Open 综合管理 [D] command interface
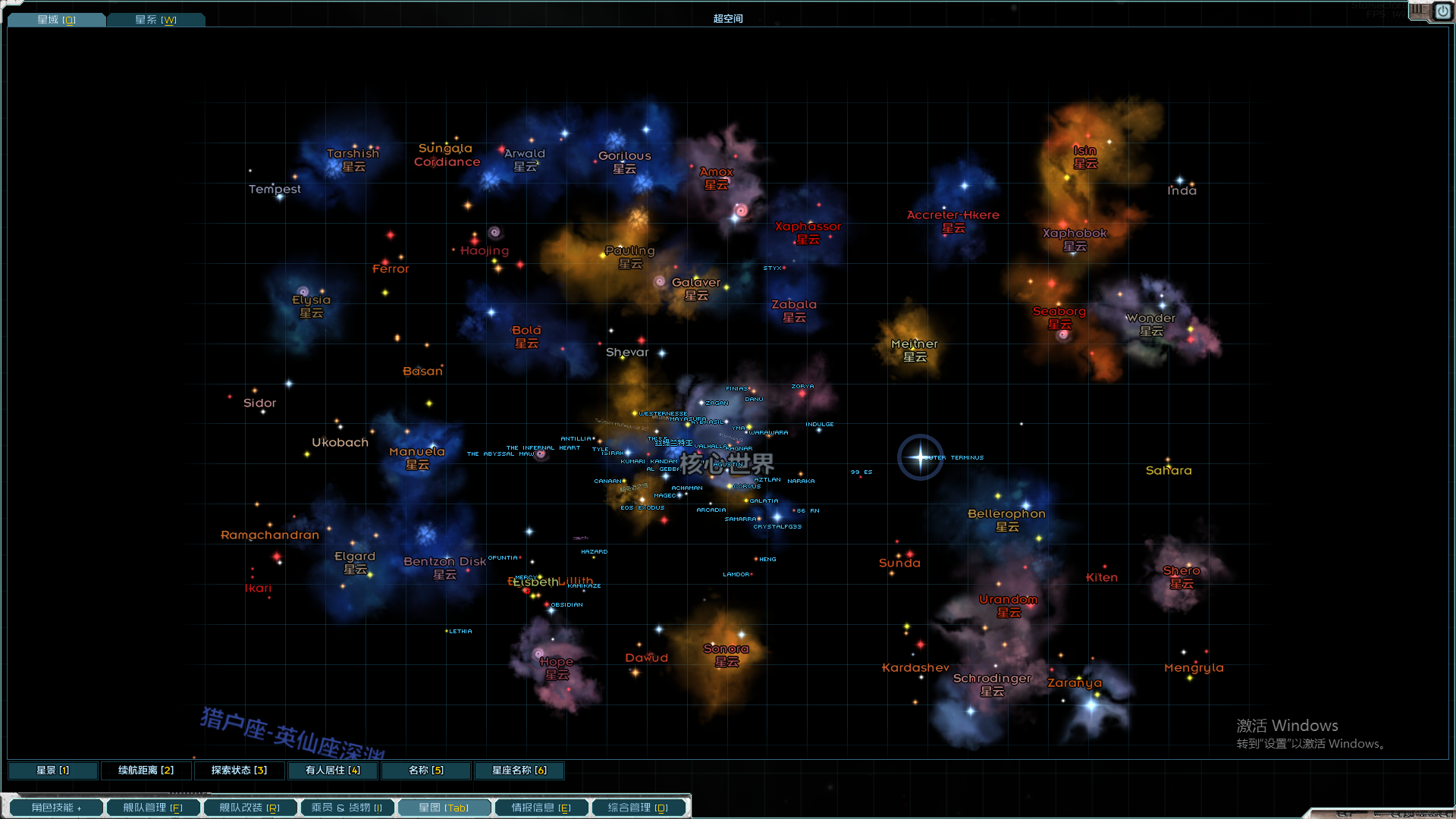 (639, 807)
